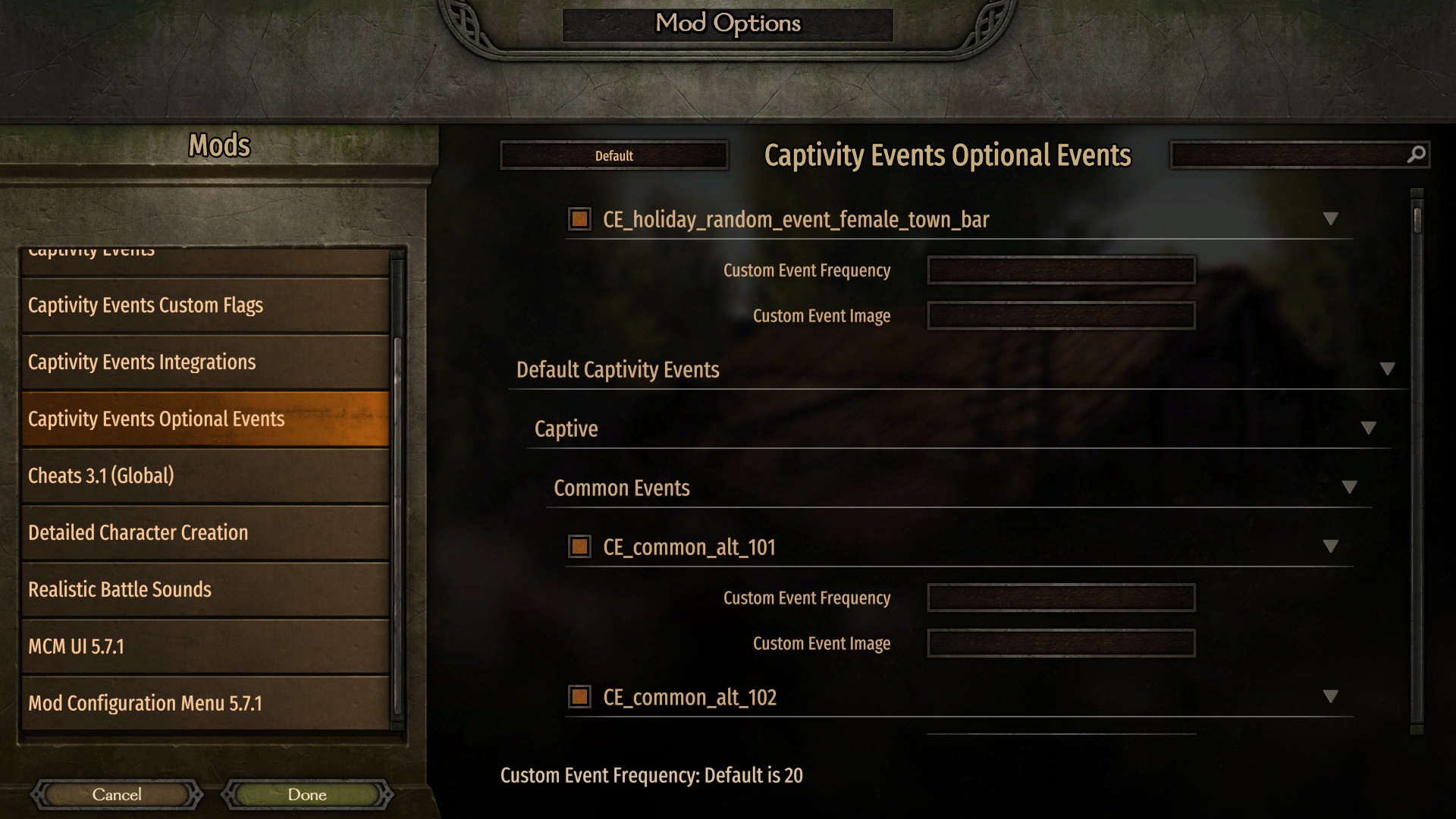Toggle CE_holiday_random_event_female_town_bar checkbox

(x=579, y=219)
